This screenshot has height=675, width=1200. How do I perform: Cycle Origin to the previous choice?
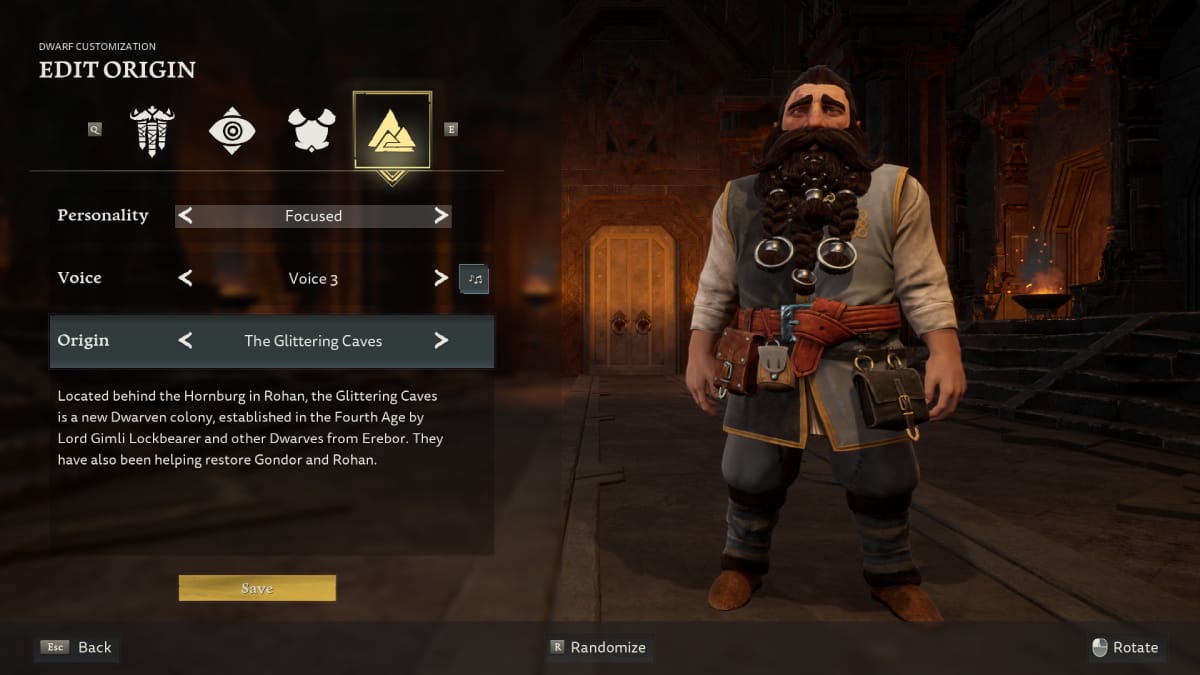coord(185,341)
